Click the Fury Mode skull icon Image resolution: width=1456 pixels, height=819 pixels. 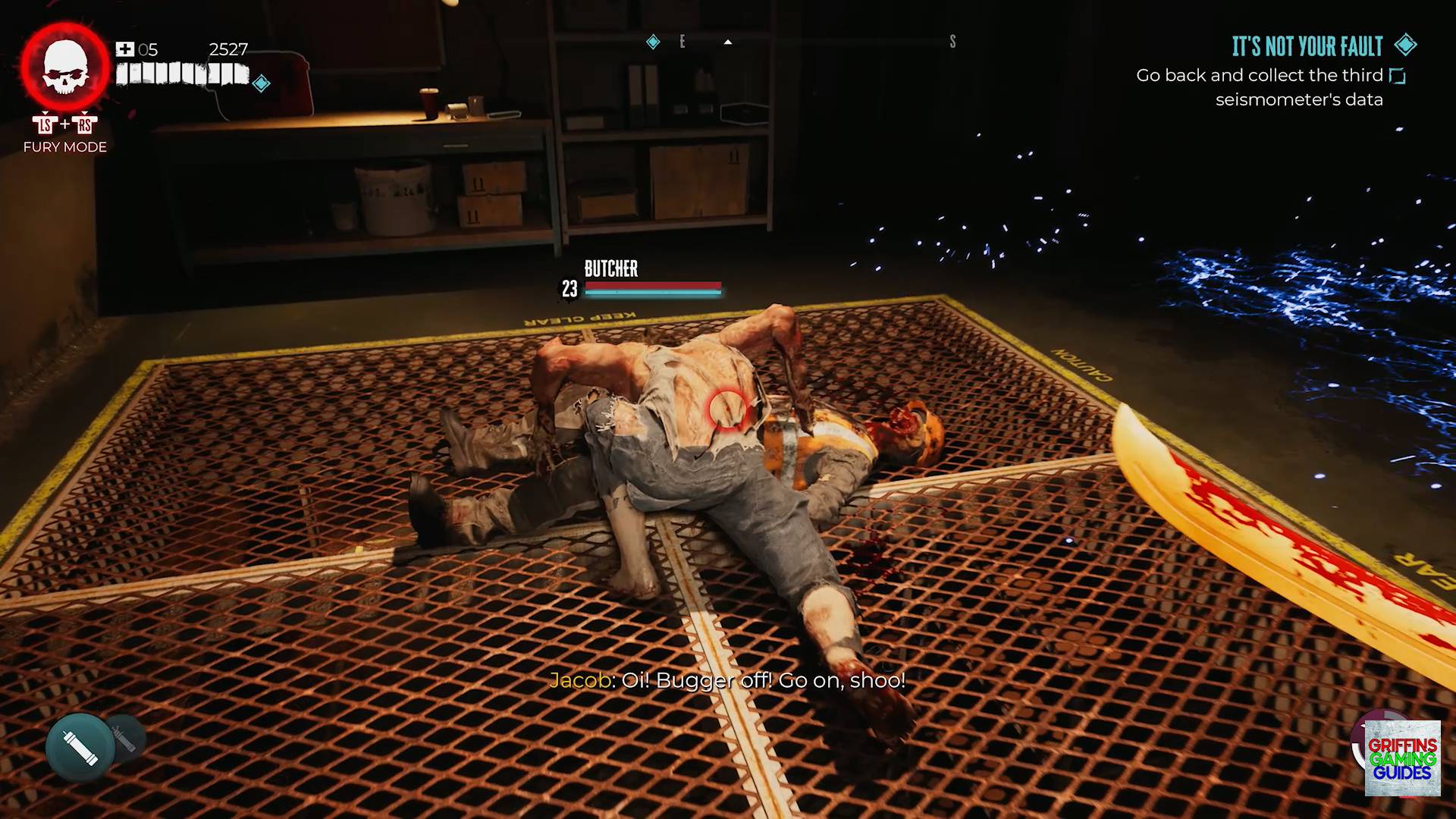click(65, 68)
